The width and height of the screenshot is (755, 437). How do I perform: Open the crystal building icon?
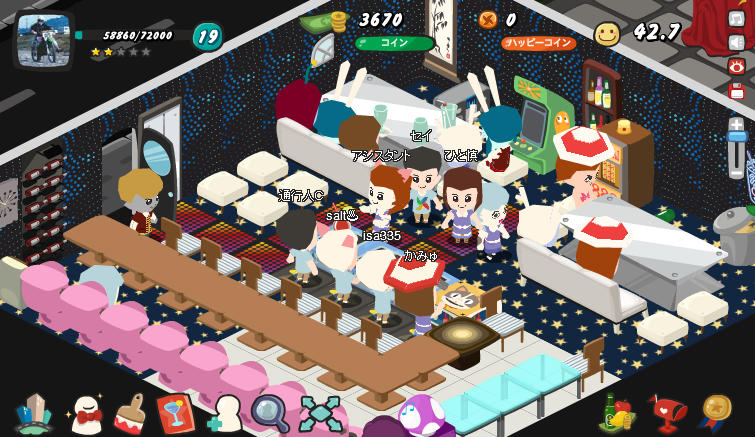pos(34,413)
